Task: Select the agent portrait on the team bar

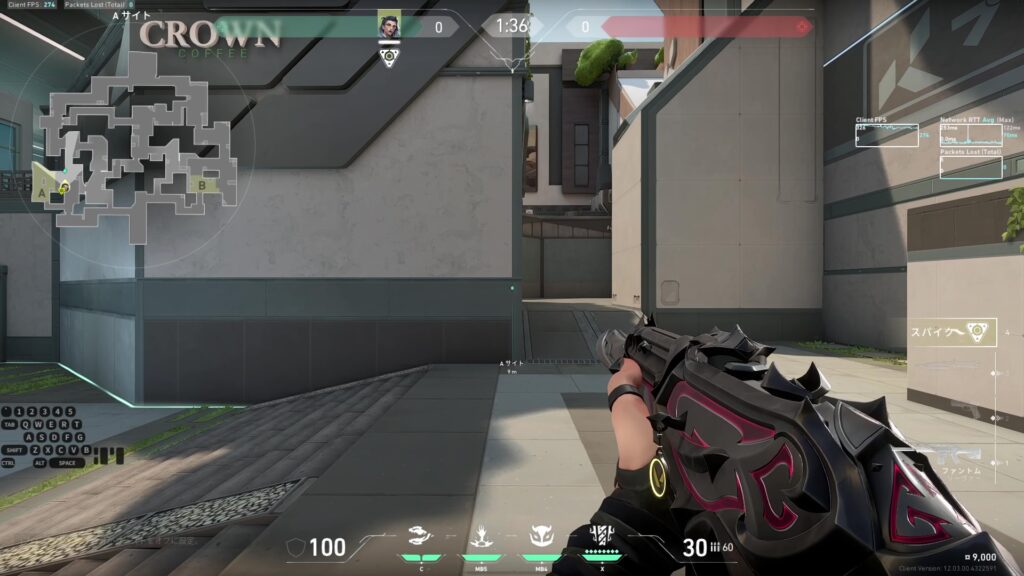Action: pyautogui.click(x=389, y=26)
